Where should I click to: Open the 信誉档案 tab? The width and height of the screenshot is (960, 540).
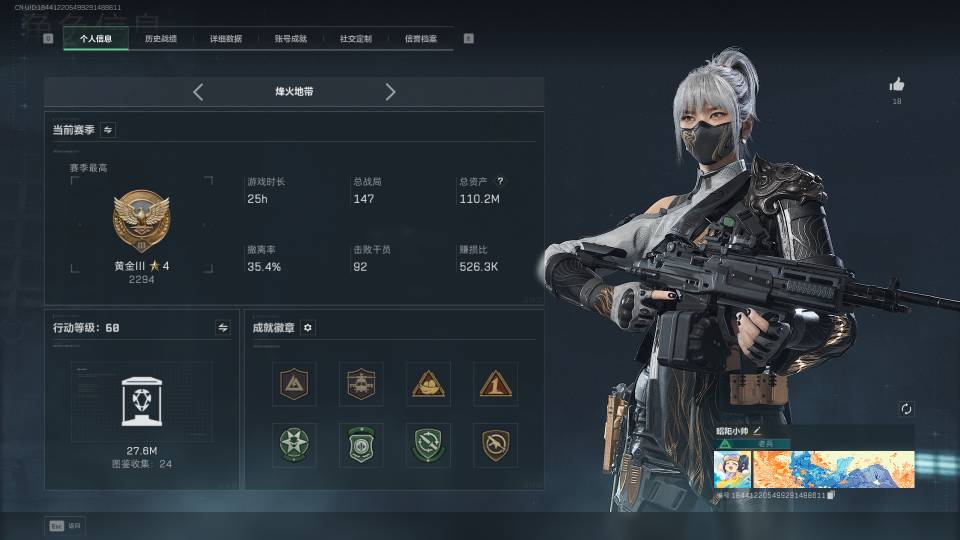pos(420,39)
